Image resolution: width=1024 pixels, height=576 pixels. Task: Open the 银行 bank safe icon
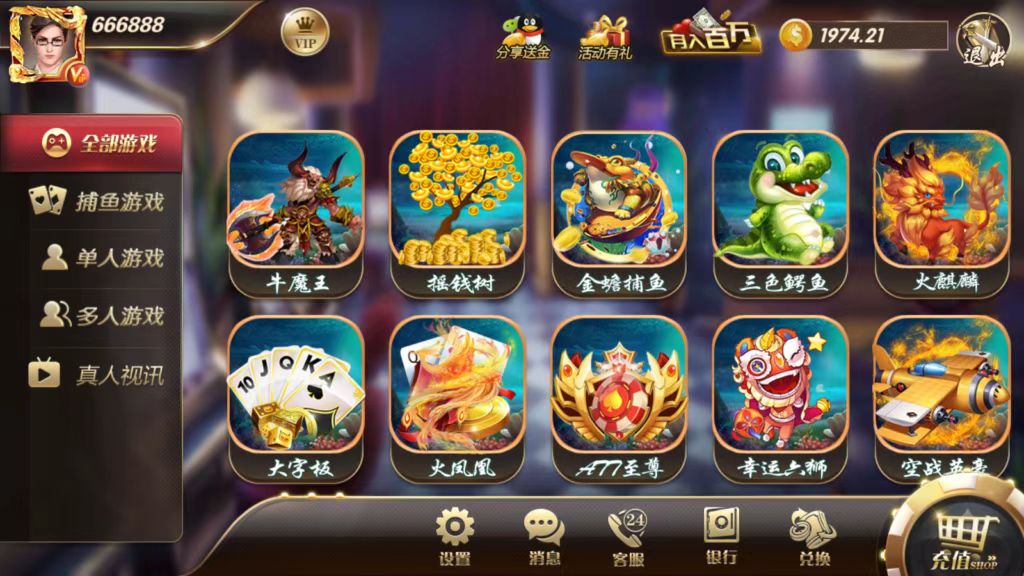tap(720, 537)
